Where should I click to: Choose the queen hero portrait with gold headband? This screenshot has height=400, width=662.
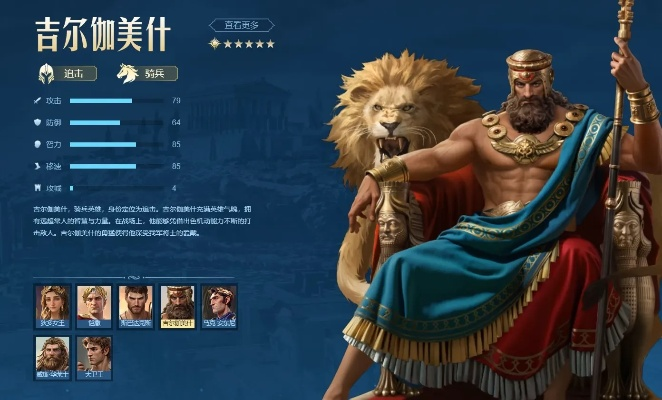tap(52, 303)
